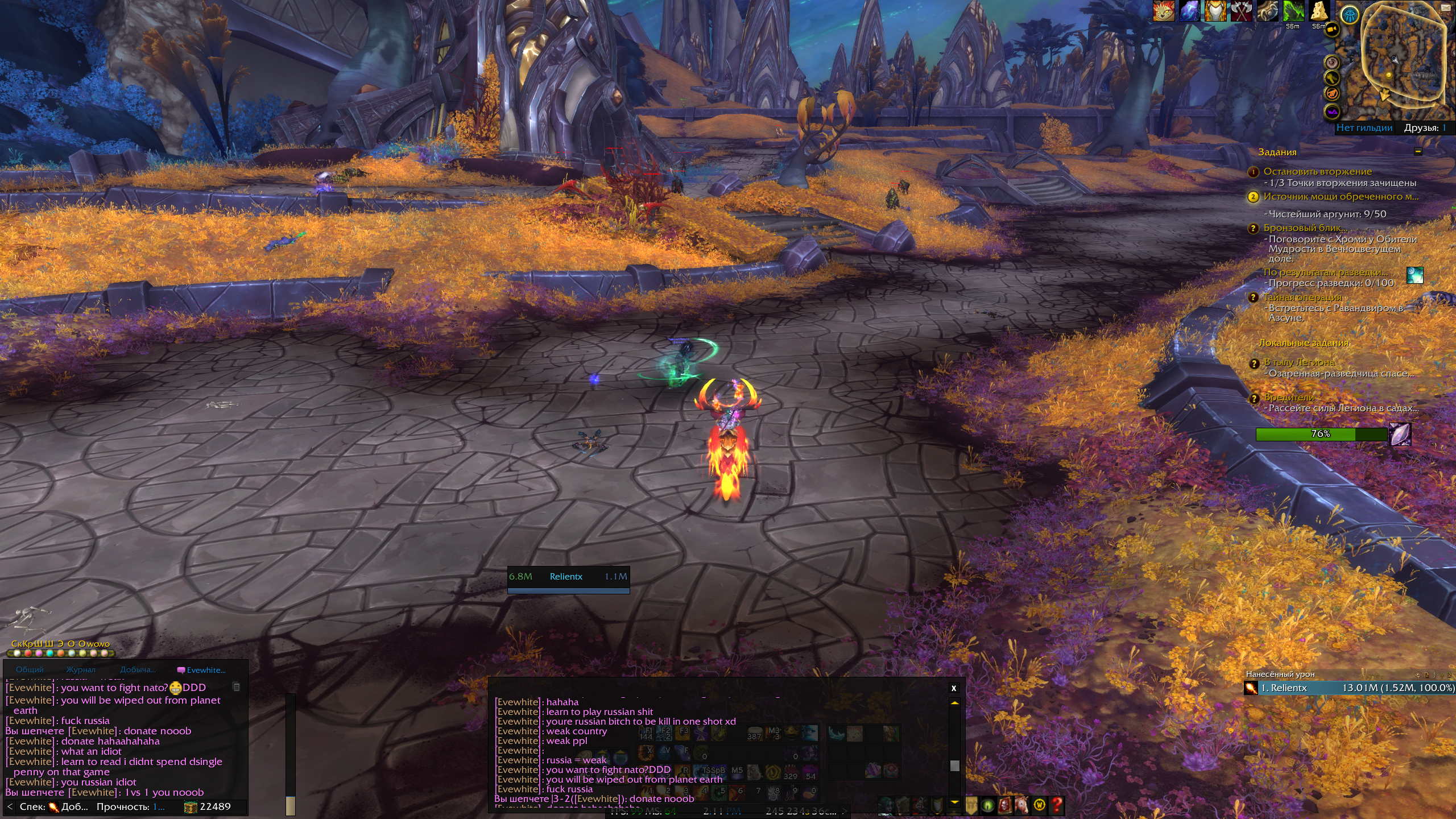
Task: Click the copy chat icon in chat window
Action: pyautogui.click(x=236, y=687)
